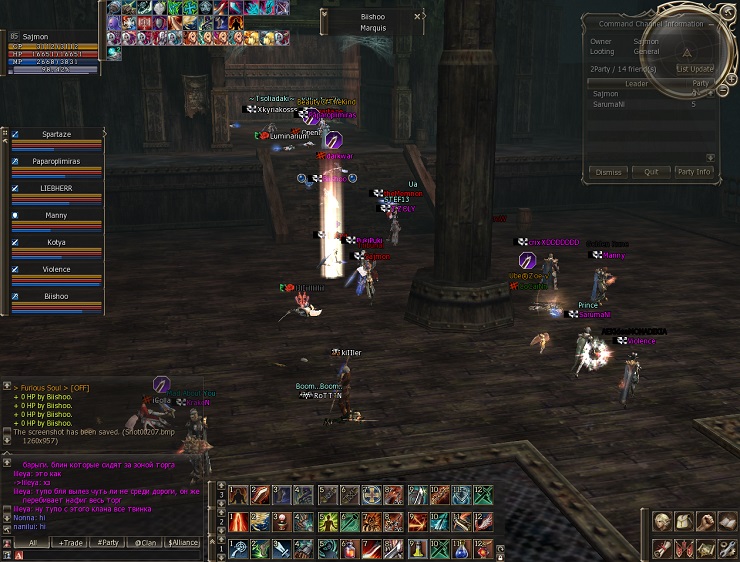Zoom out the radar with minus button
Screen dimensions: 740x562
click(723, 91)
